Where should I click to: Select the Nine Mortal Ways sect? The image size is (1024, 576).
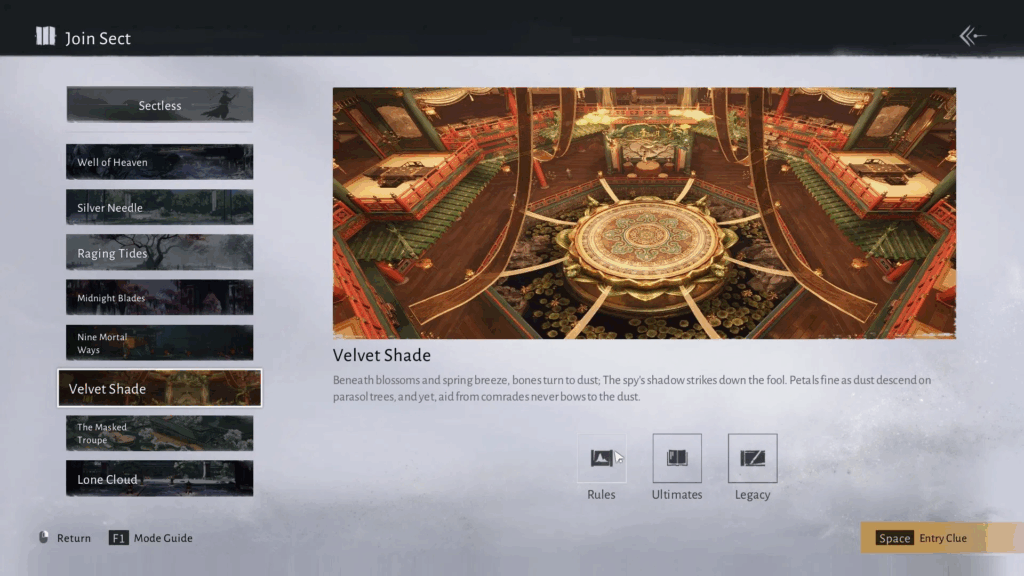tap(160, 343)
